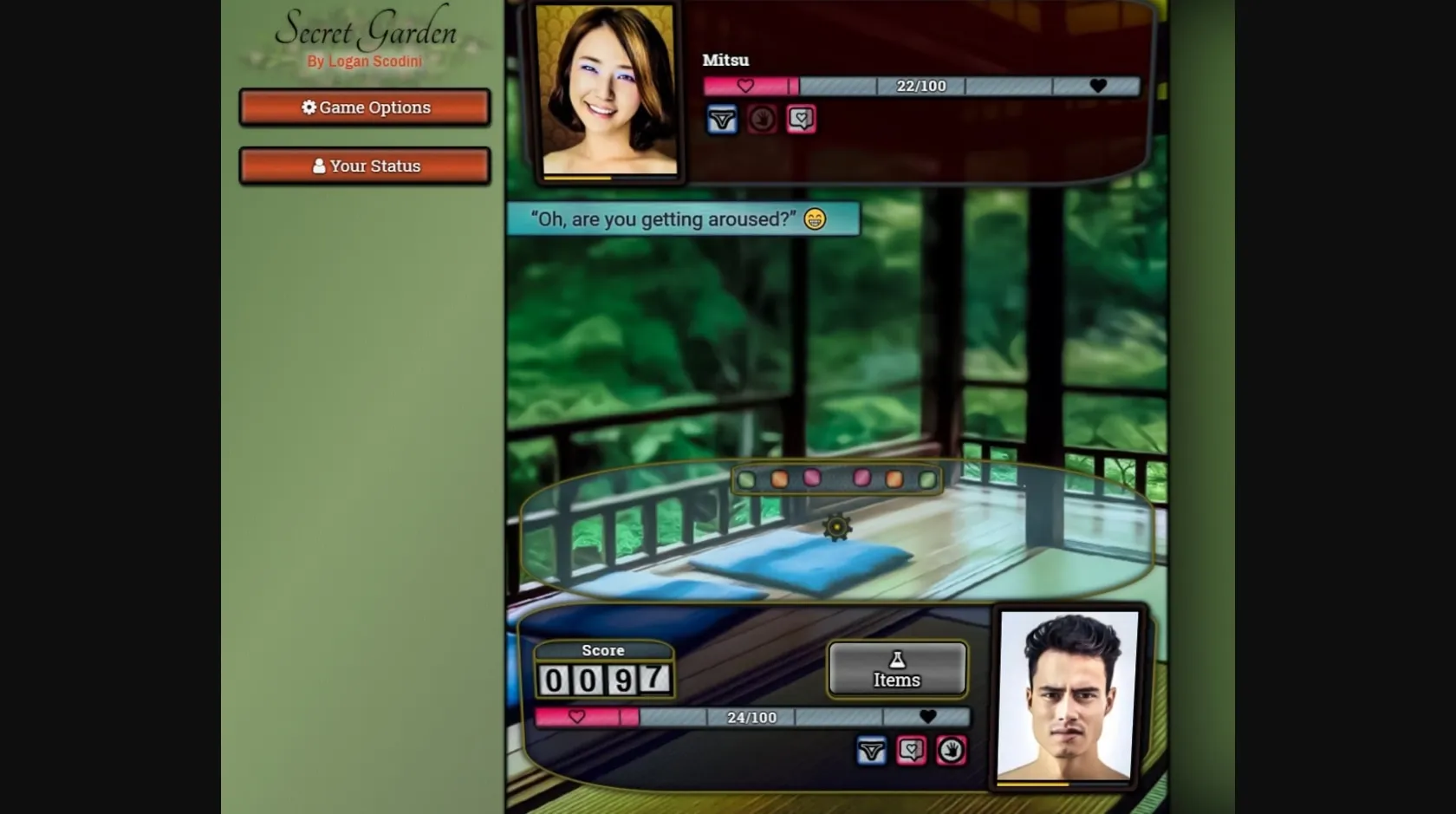
Task: Select the pink gem in the tray
Action: (x=812, y=477)
